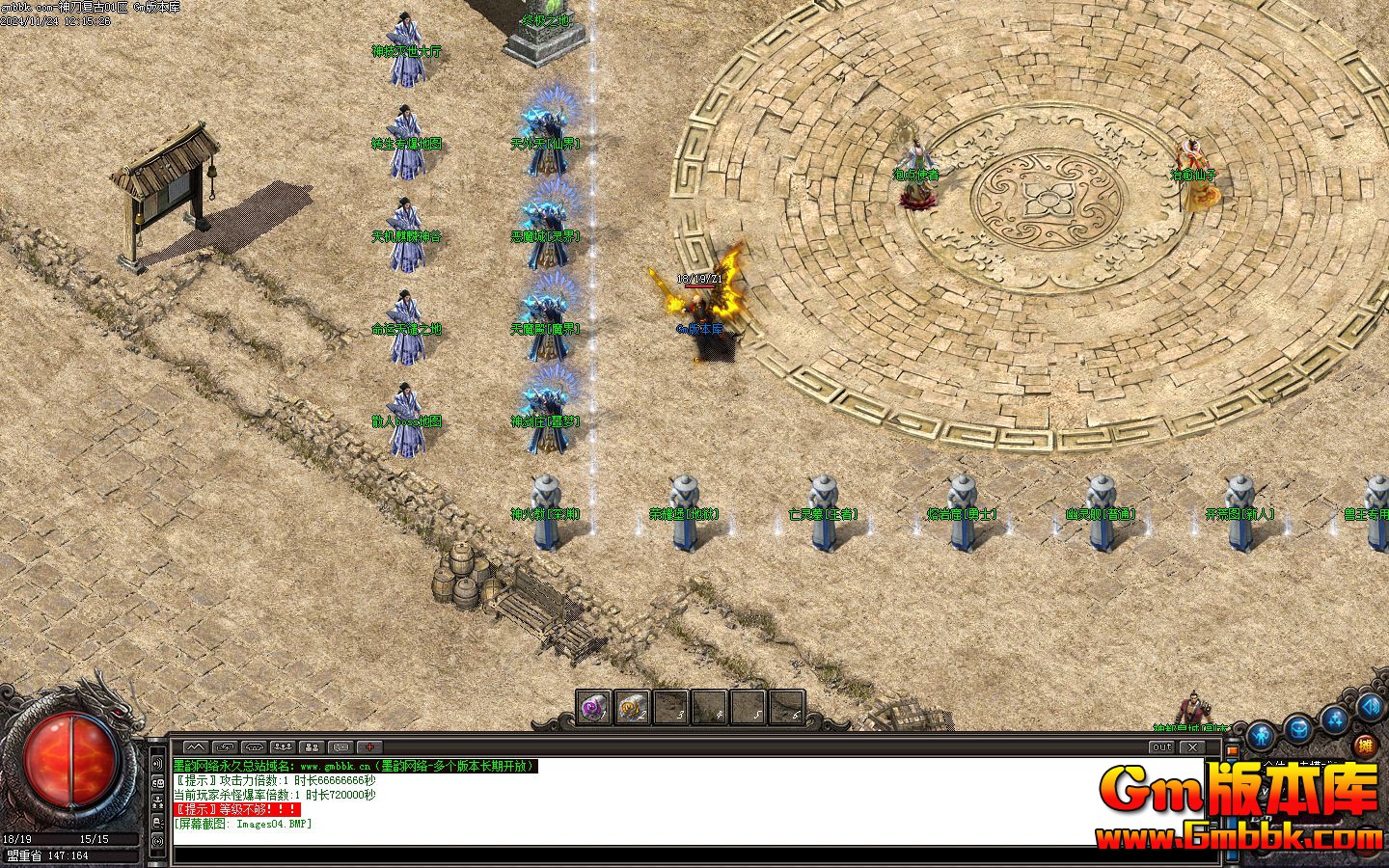Viewport: 1389px width, 868px height.
Task: Use the orange scroll in hotbar slot 2
Action: (x=632, y=709)
